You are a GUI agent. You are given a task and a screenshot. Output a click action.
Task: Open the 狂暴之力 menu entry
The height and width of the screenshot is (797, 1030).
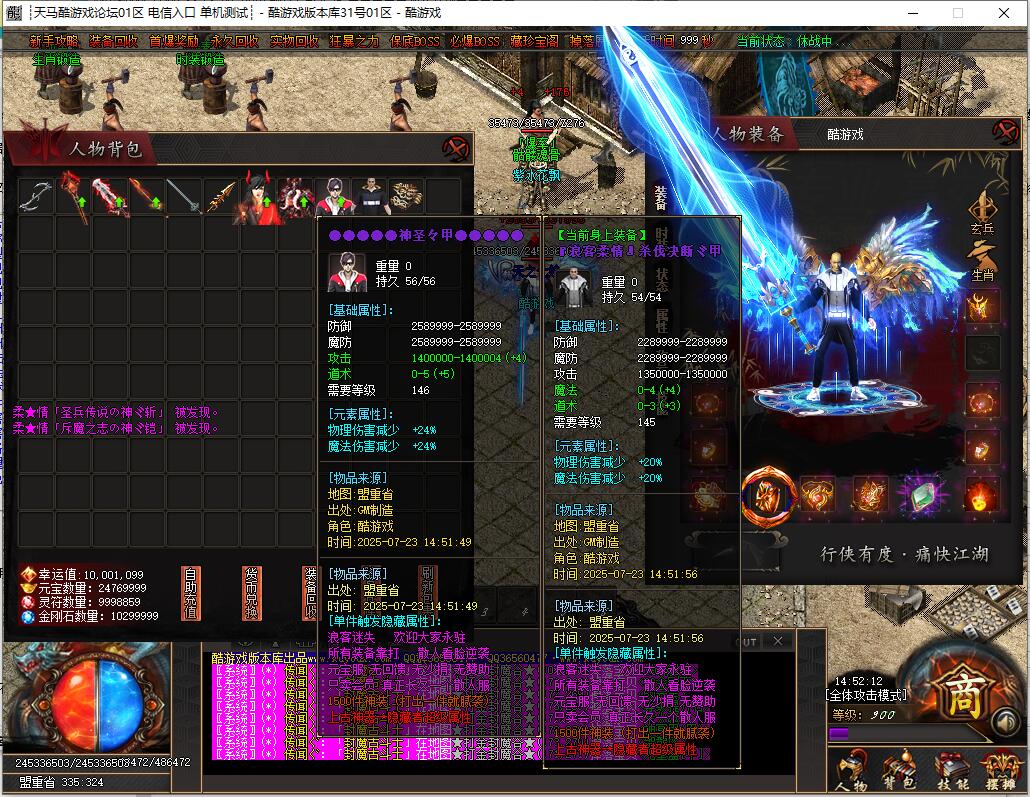355,41
